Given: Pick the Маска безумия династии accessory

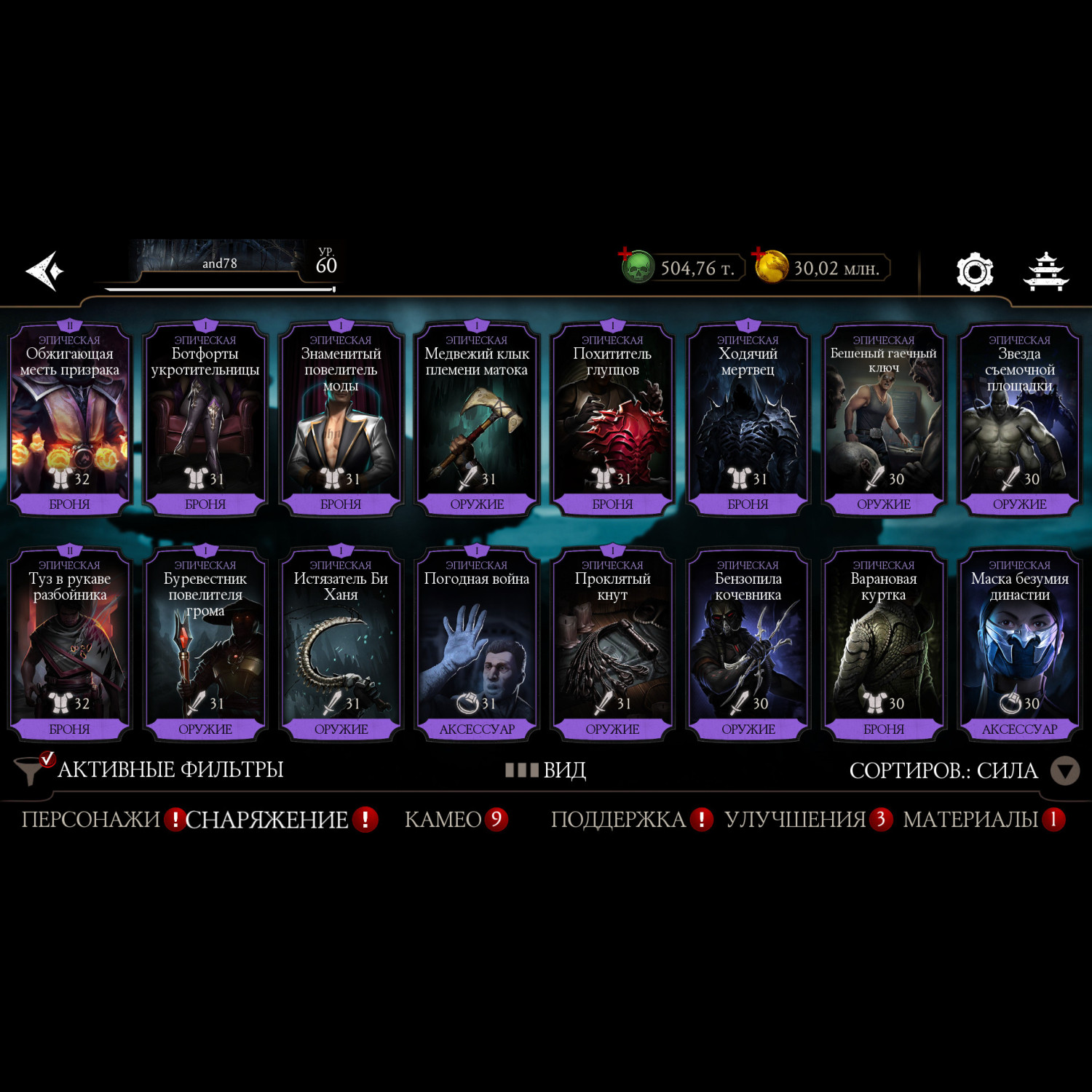Looking at the screenshot, I should coord(1019,646).
